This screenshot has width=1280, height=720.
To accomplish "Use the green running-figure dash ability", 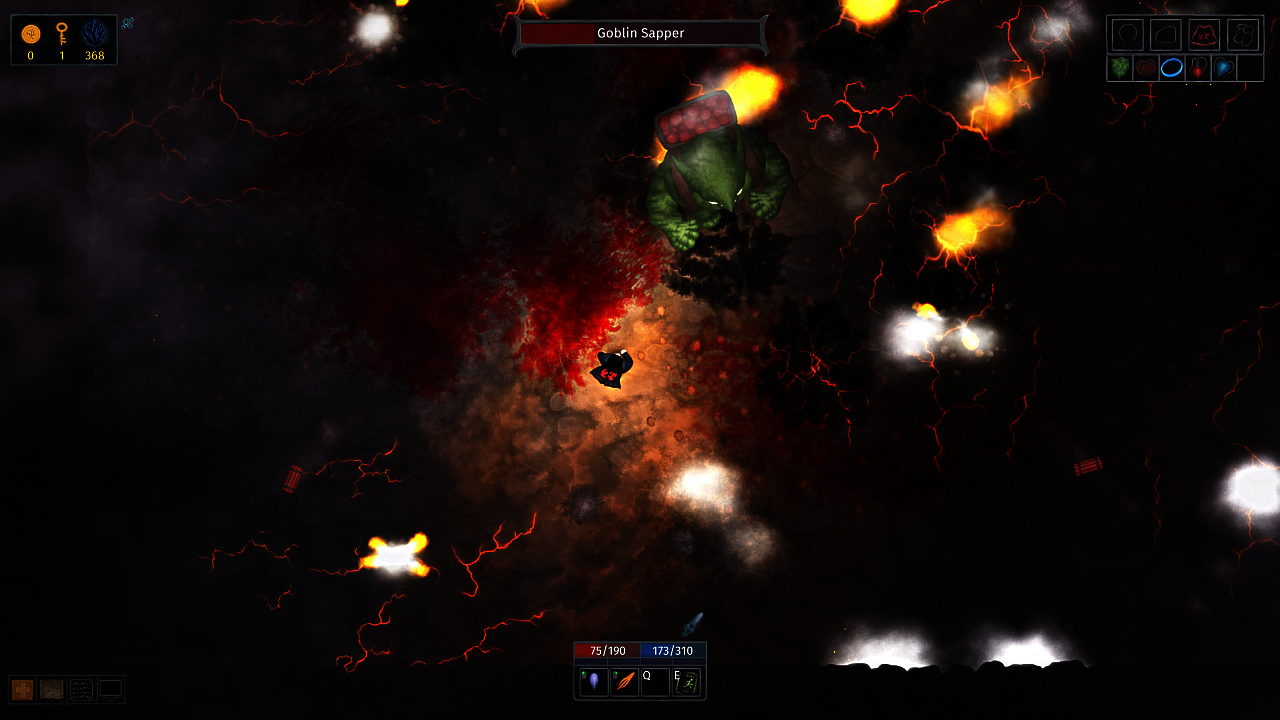I will pos(687,682).
